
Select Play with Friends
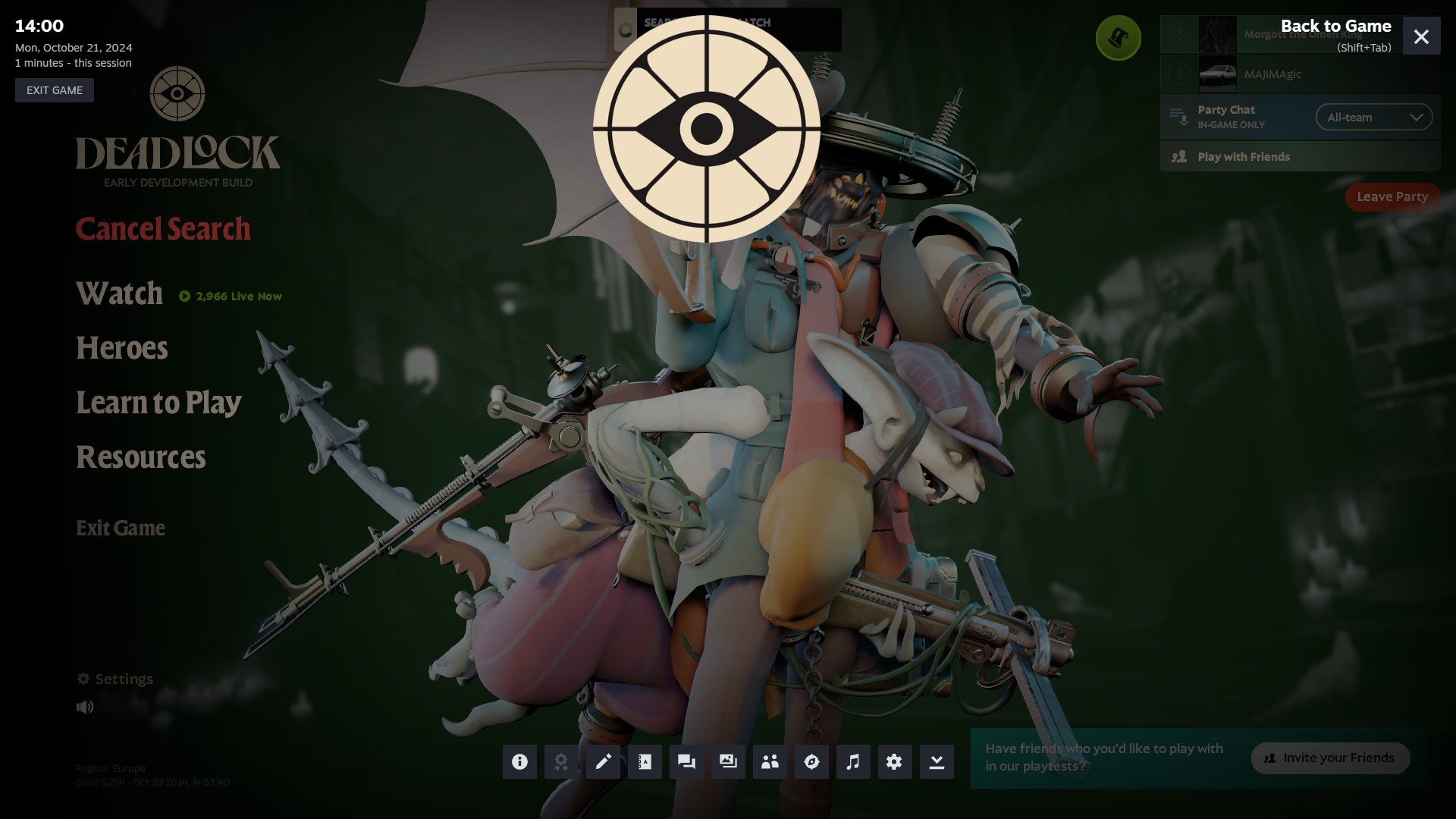coord(1244,157)
